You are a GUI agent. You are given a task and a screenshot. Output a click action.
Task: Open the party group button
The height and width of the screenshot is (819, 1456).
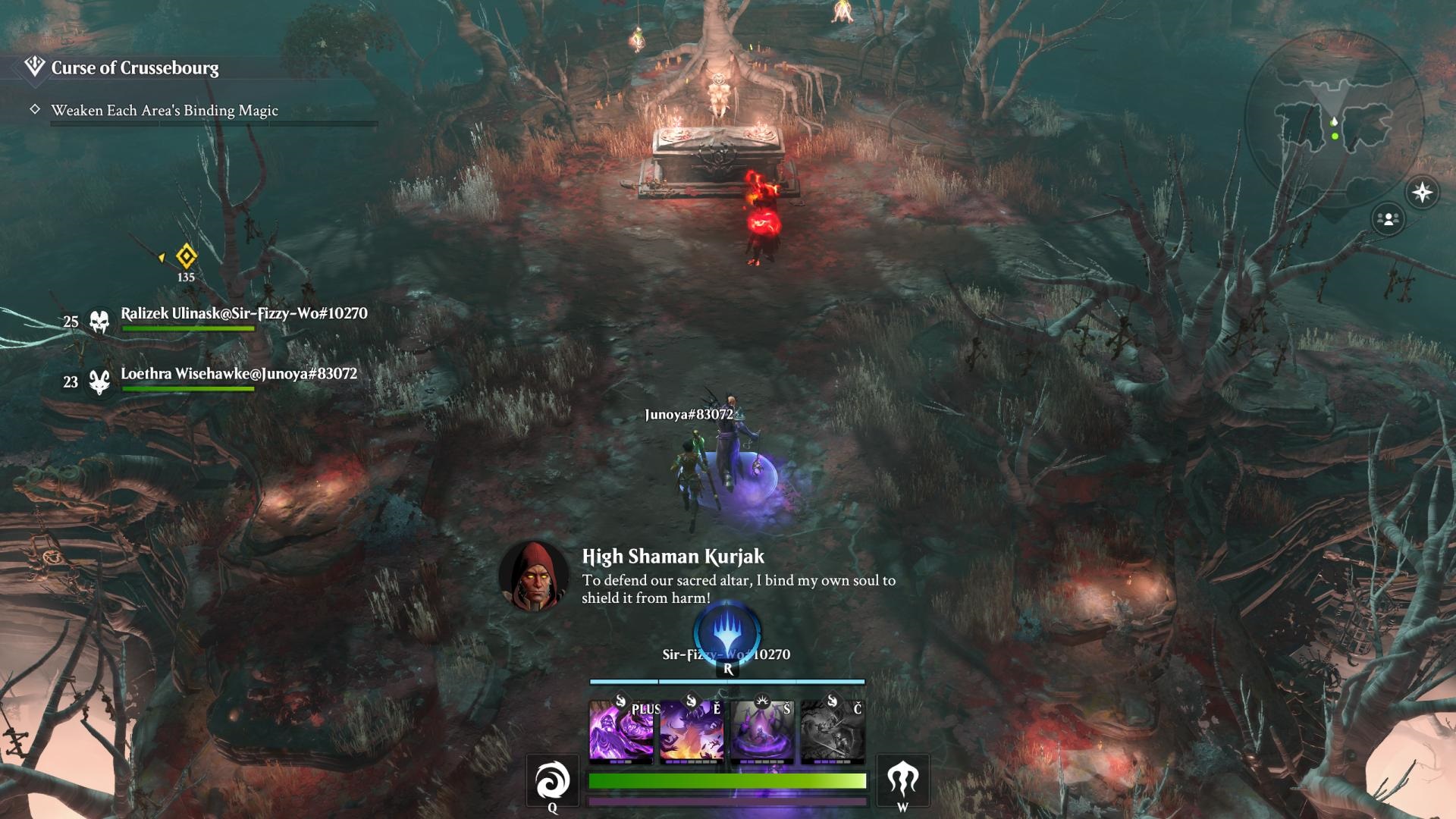(1388, 219)
